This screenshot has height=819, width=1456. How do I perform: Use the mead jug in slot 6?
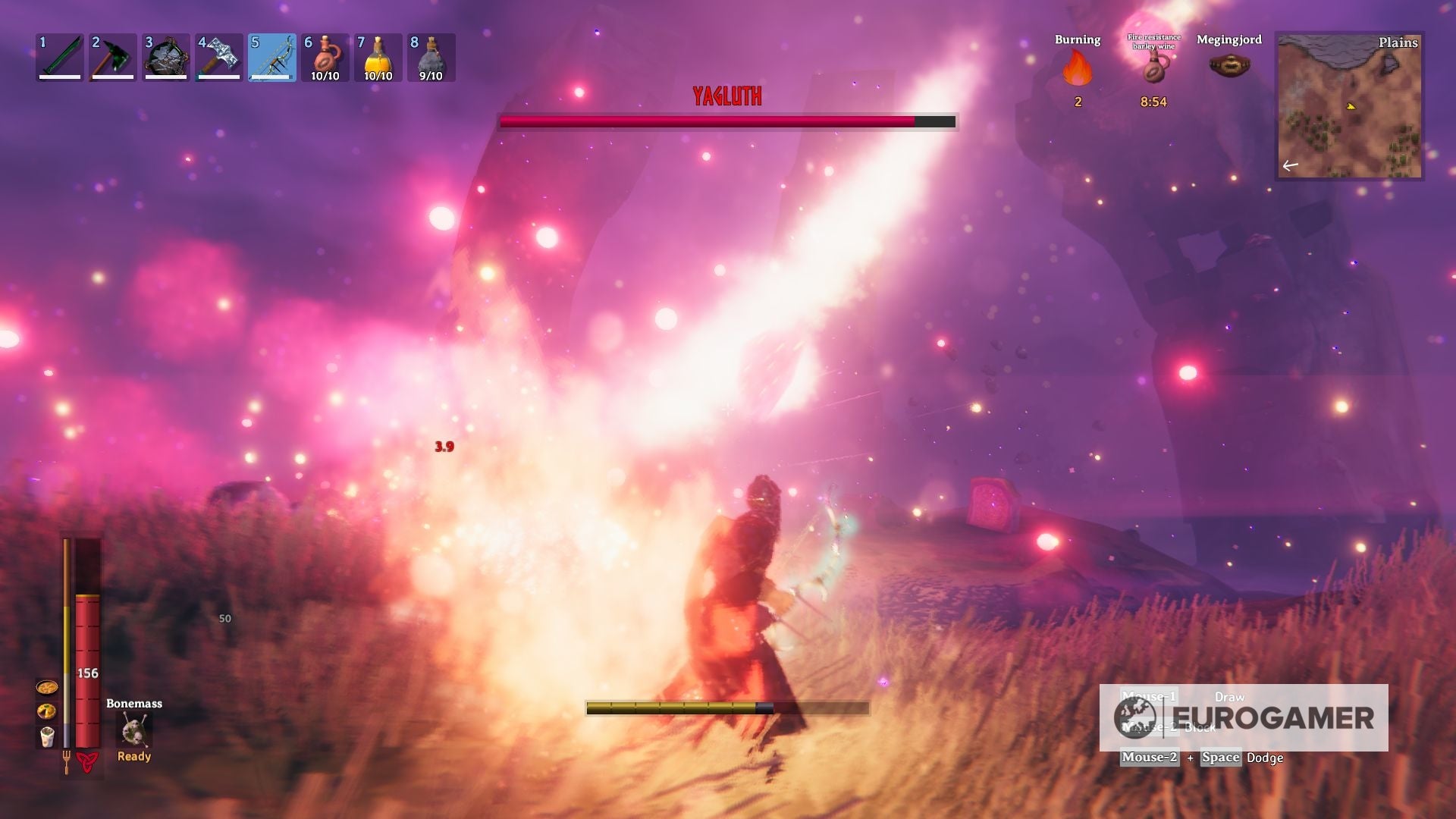tap(326, 57)
